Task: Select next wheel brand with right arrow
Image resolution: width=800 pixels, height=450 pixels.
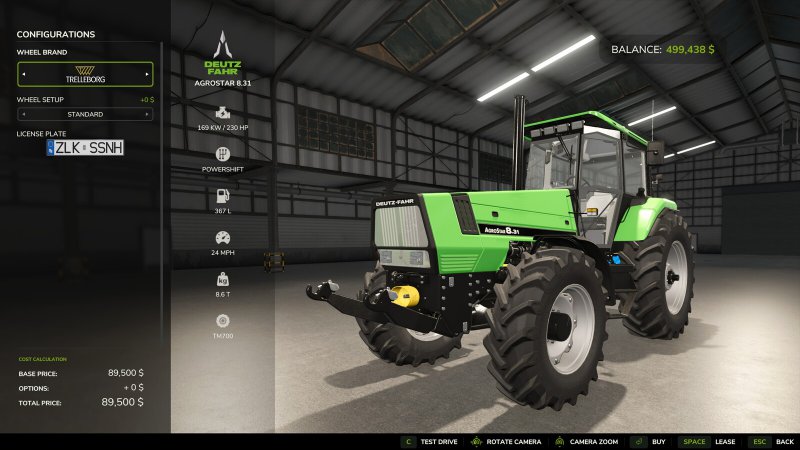Action: pyautogui.click(x=147, y=74)
